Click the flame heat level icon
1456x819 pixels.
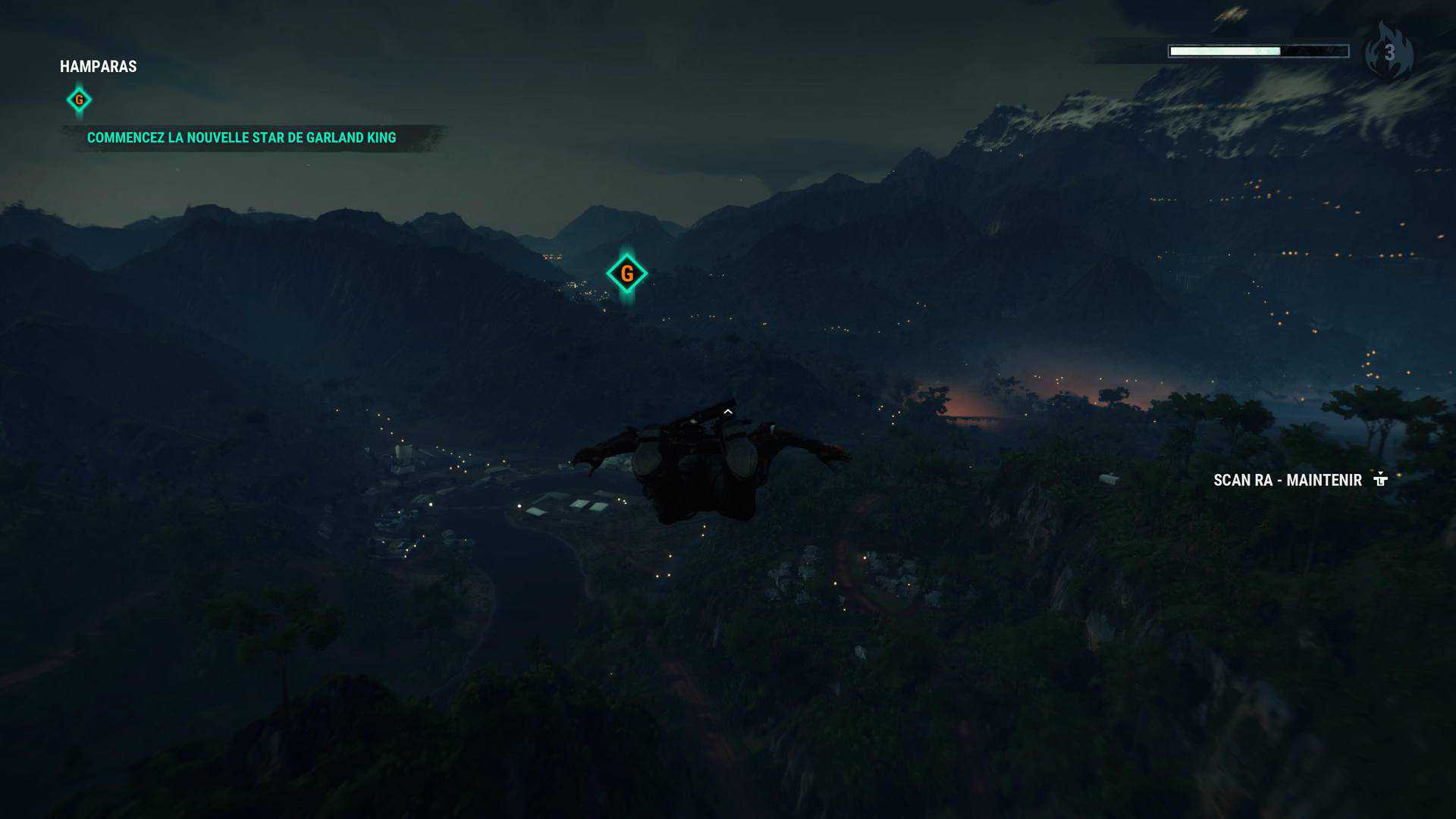pyautogui.click(x=1388, y=52)
